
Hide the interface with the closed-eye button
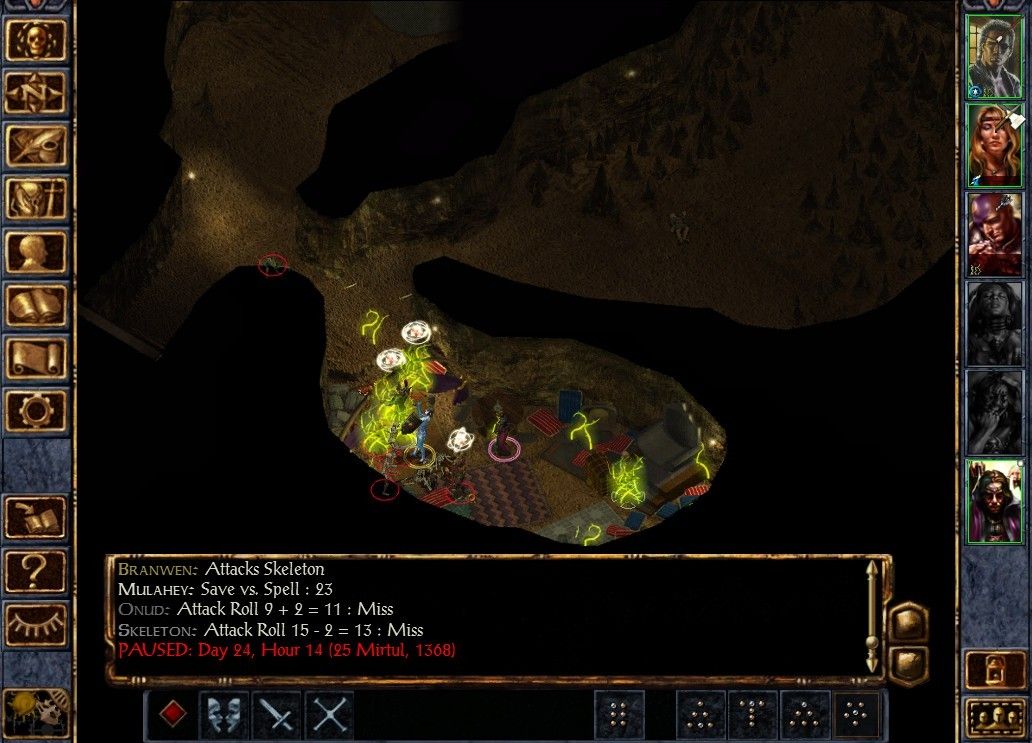point(37,624)
